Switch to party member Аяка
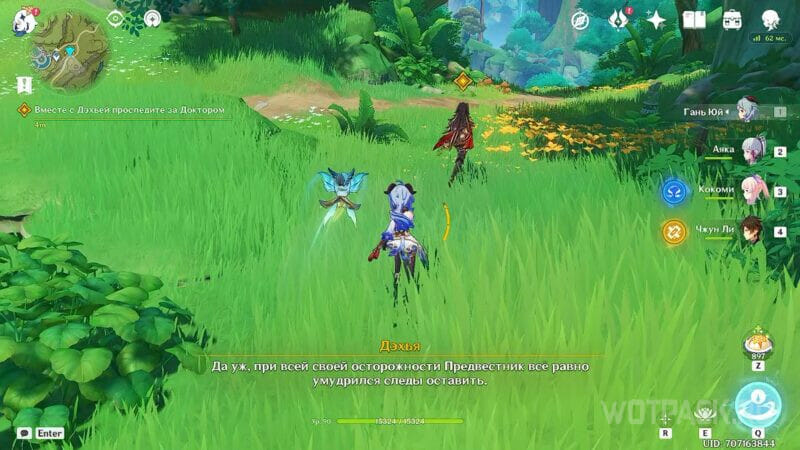The image size is (800, 450). pos(751,151)
